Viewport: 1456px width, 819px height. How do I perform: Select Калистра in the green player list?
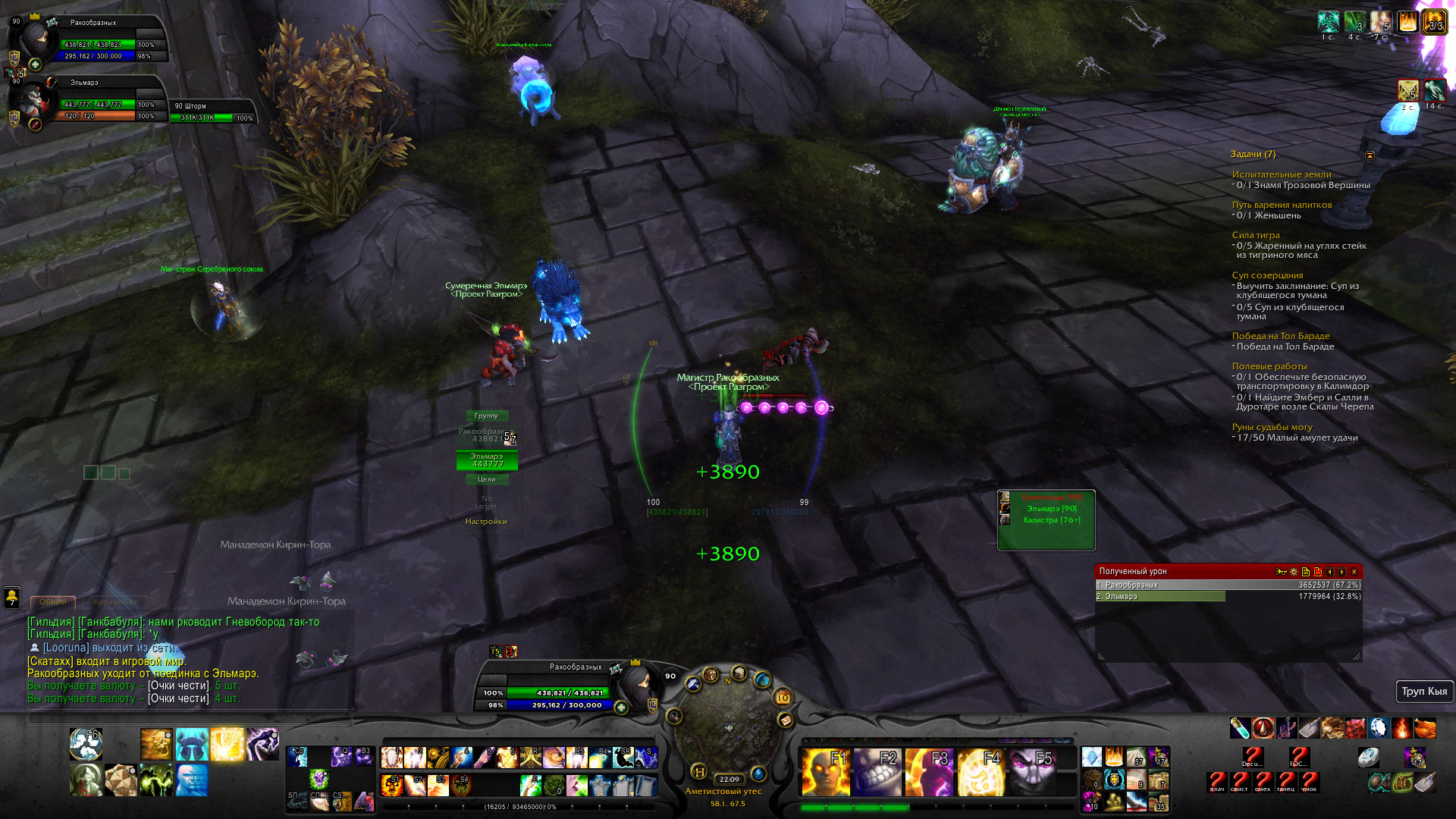coord(1051,520)
